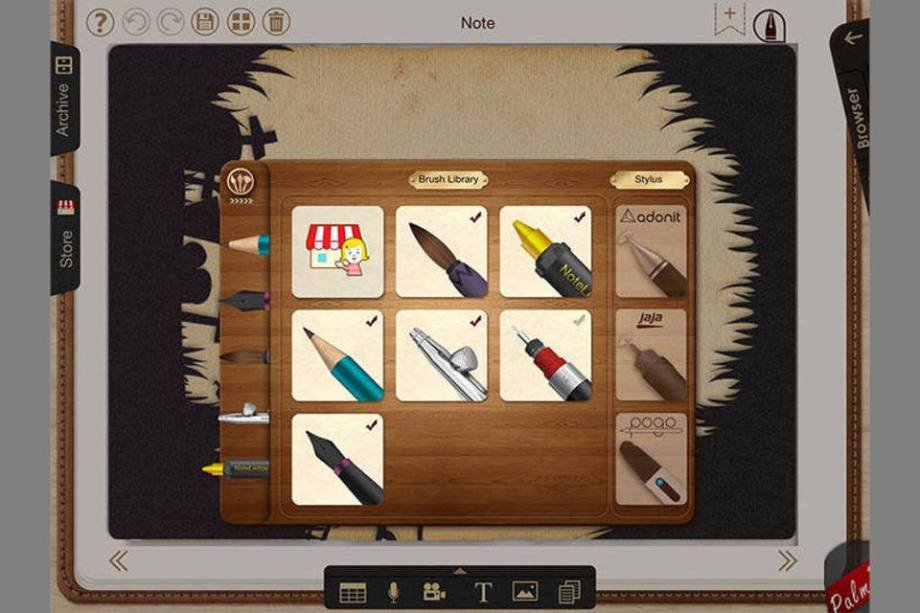Choose the purple paintbrush in Brush Library

tap(441, 251)
